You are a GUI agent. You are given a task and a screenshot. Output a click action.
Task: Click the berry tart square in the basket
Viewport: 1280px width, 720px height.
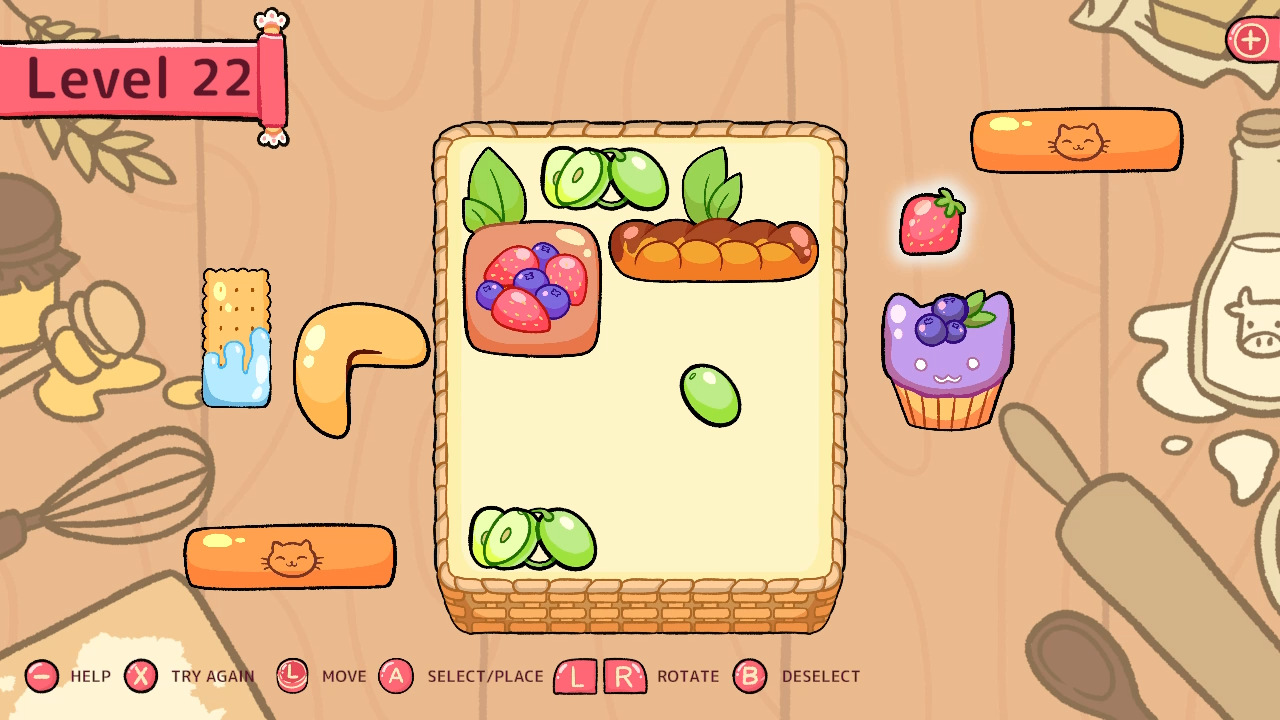pyautogui.click(x=530, y=290)
